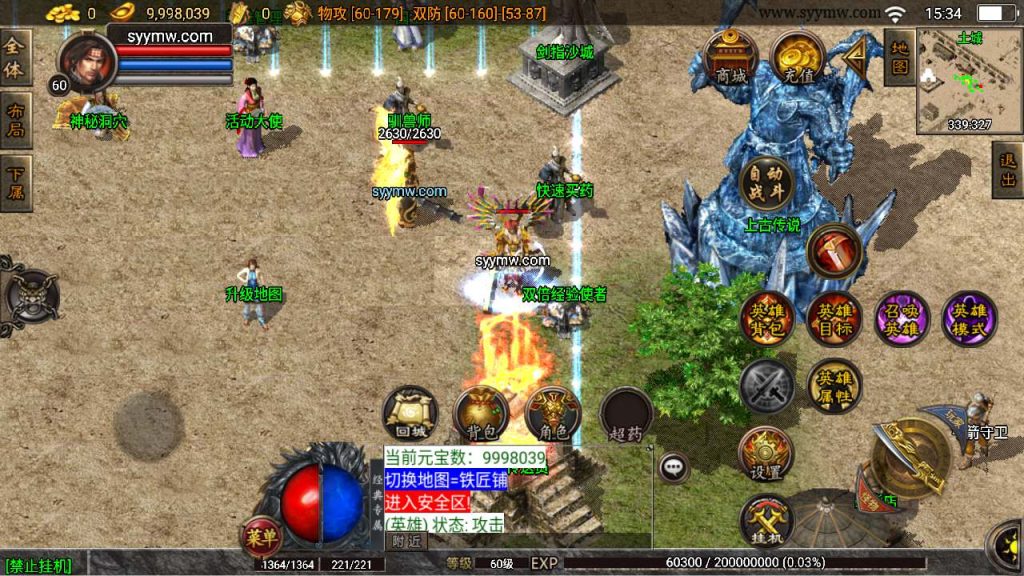Open the 背包 backpack
The height and width of the screenshot is (576, 1024).
tap(481, 413)
